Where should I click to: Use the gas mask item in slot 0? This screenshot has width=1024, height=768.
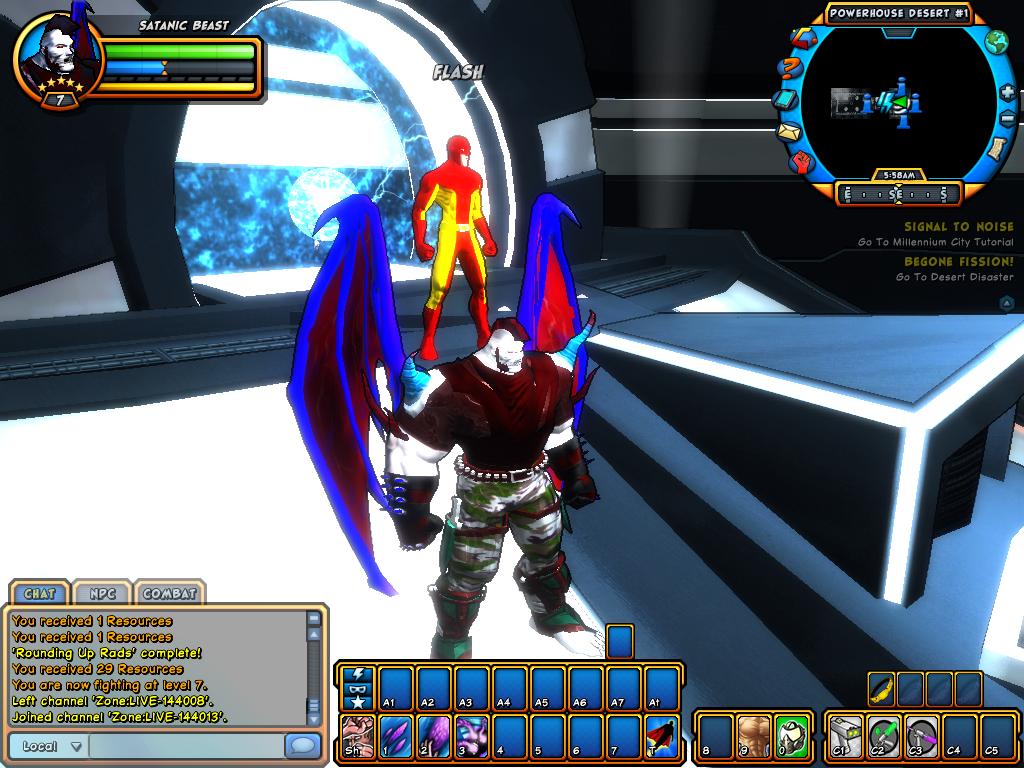(x=791, y=736)
